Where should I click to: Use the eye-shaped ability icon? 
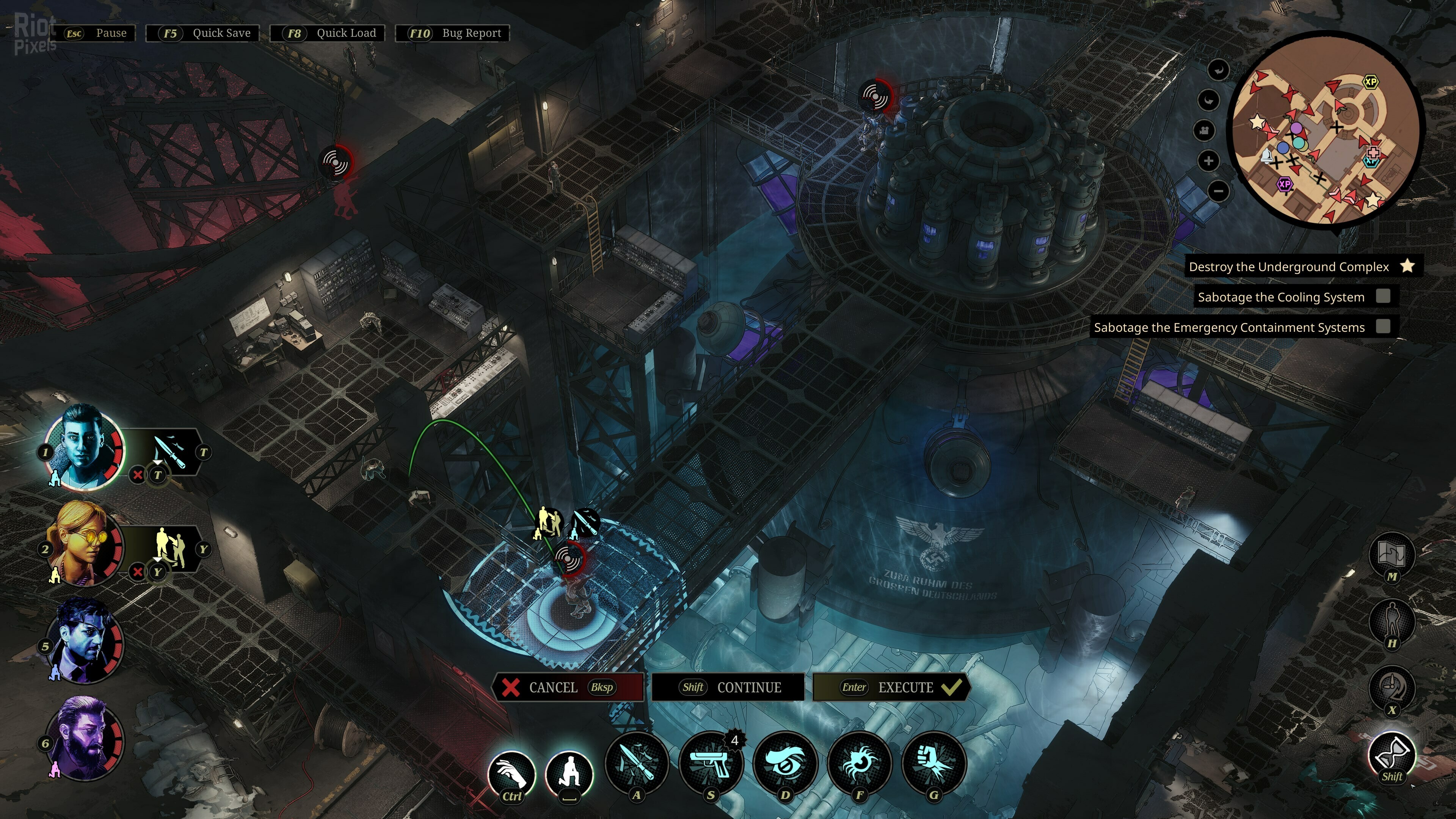pyautogui.click(x=786, y=763)
